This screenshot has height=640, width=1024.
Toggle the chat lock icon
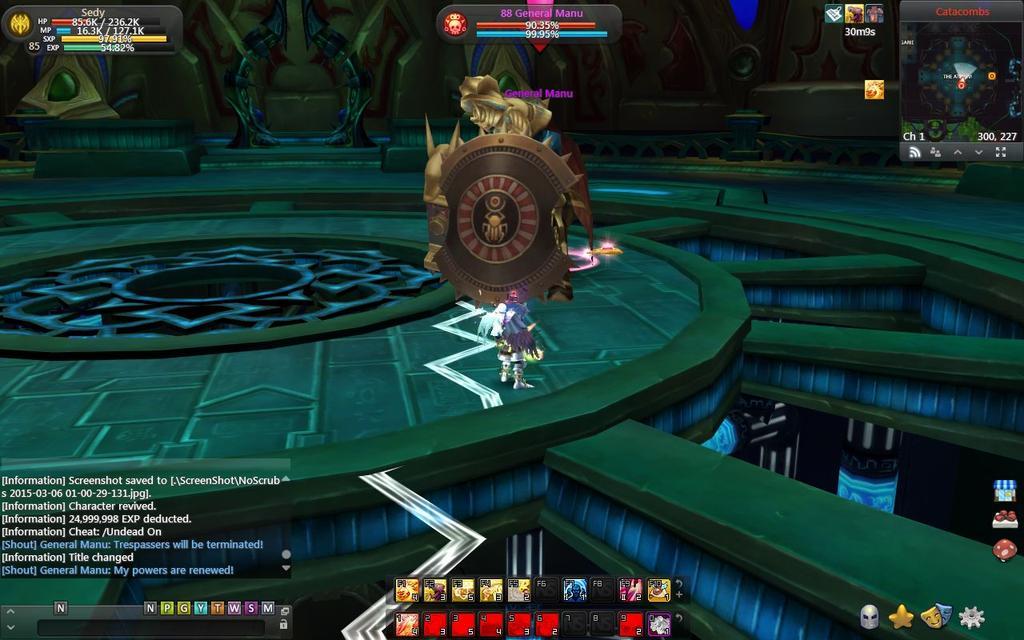tap(284, 624)
